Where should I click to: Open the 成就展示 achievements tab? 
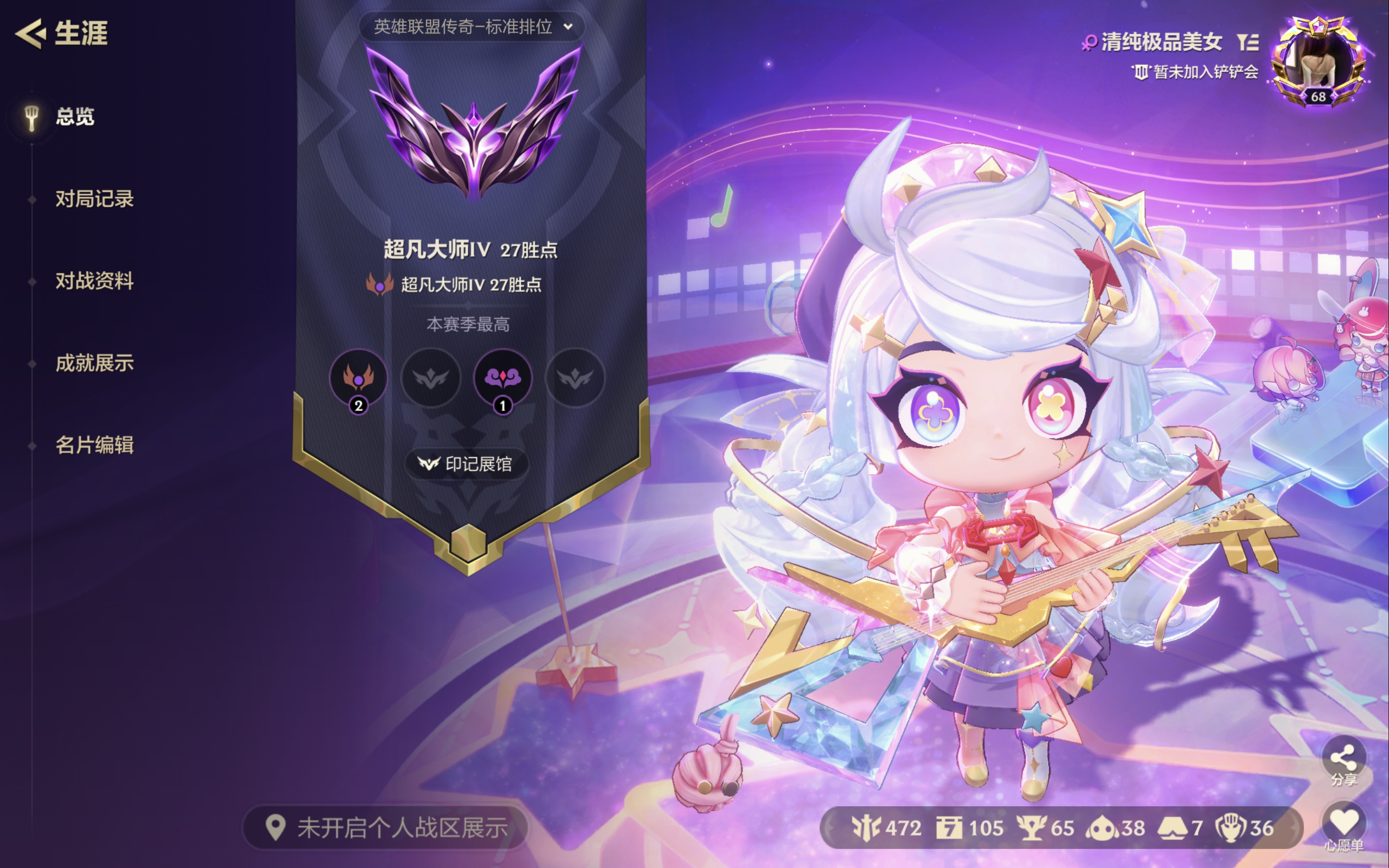(x=95, y=363)
